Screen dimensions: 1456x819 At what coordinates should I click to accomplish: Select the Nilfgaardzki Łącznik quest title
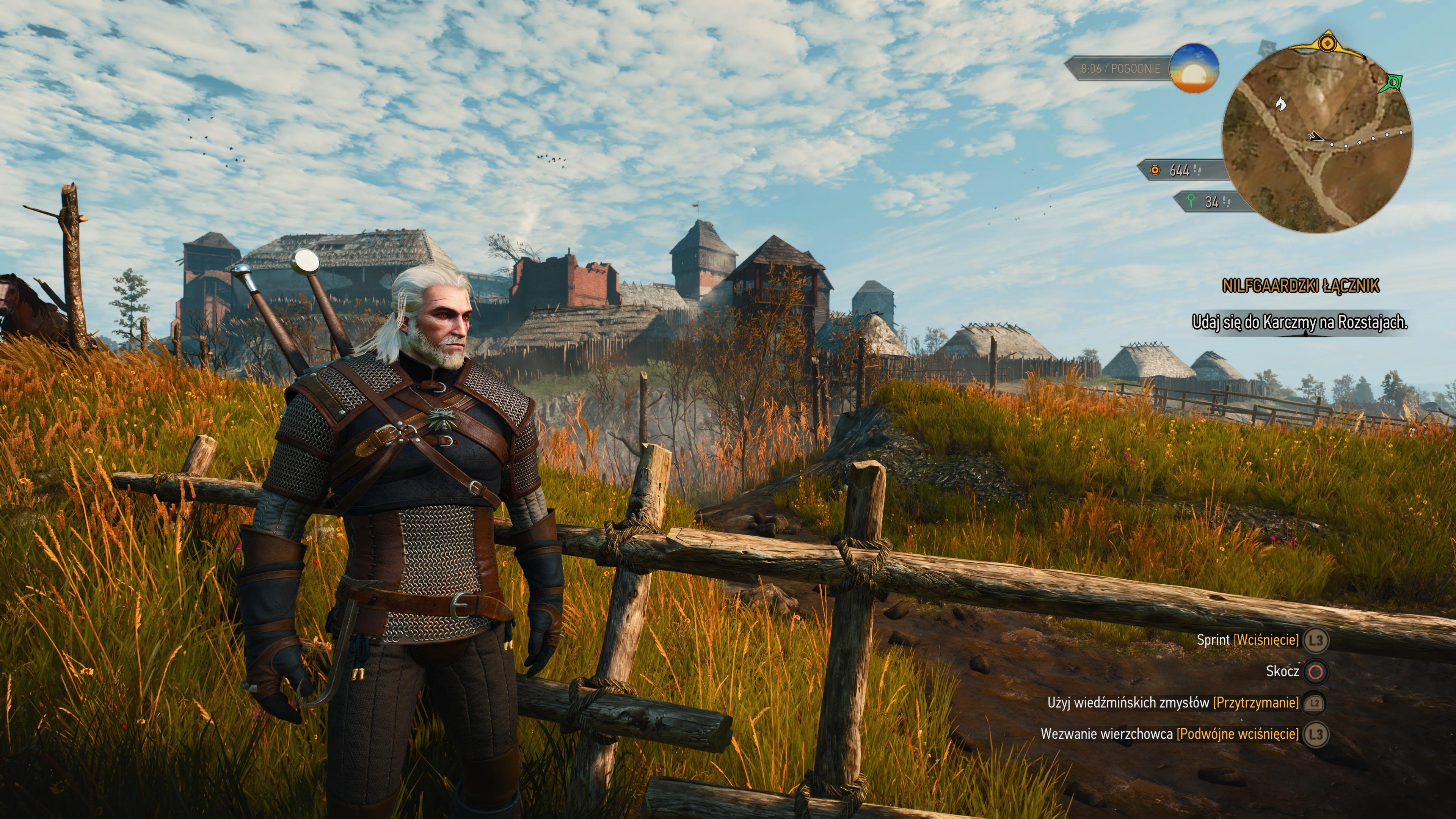tap(1301, 286)
